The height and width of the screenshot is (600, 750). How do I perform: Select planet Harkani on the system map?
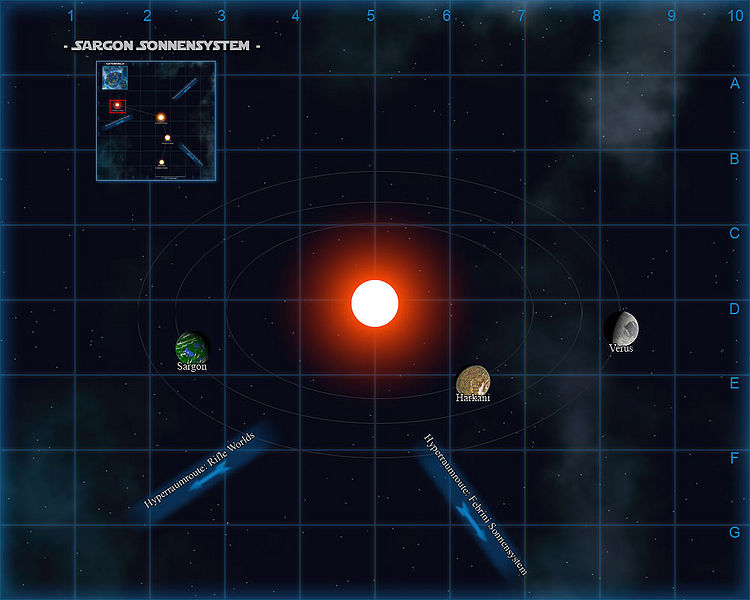[472, 380]
